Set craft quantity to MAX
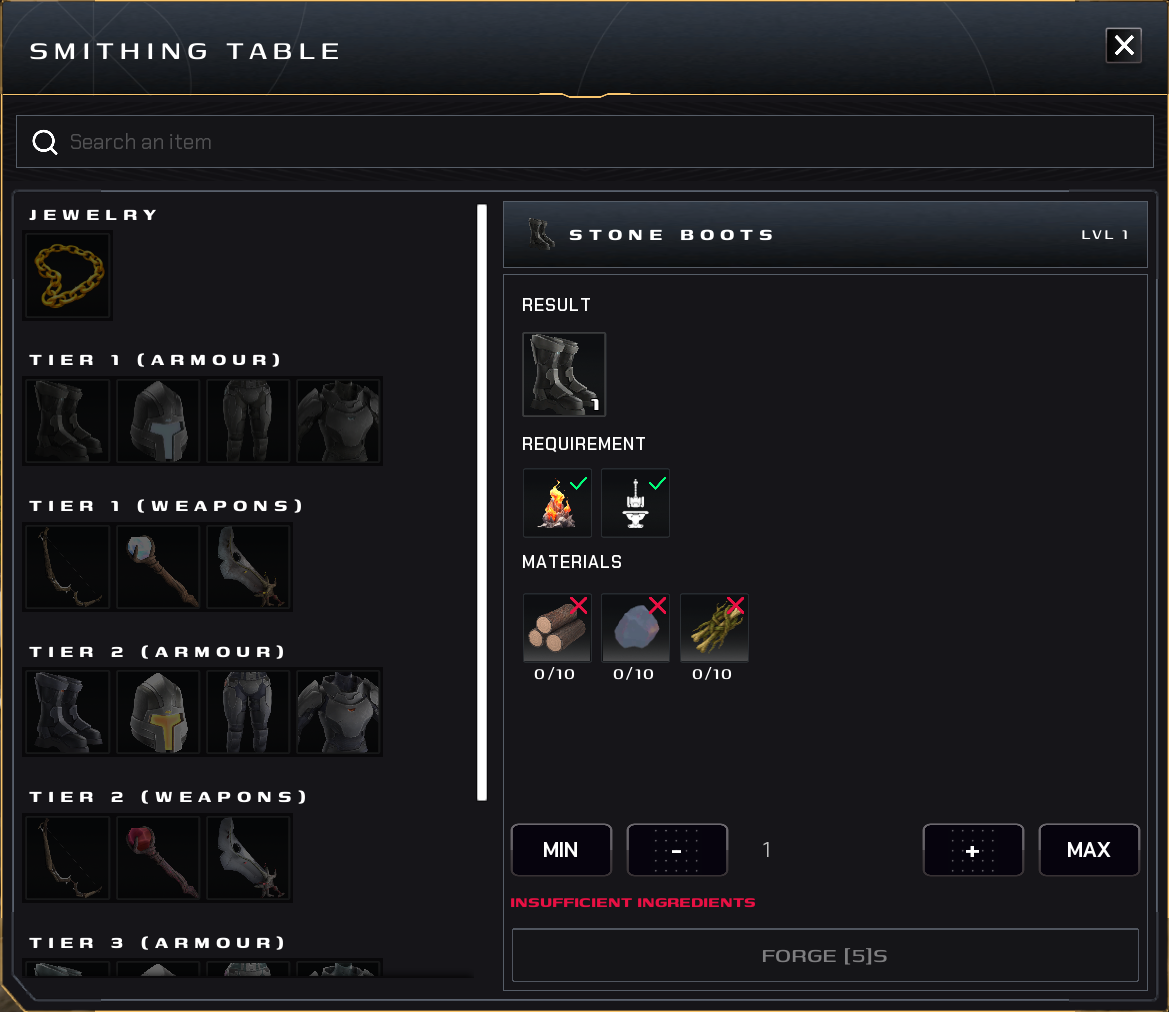 click(1089, 850)
